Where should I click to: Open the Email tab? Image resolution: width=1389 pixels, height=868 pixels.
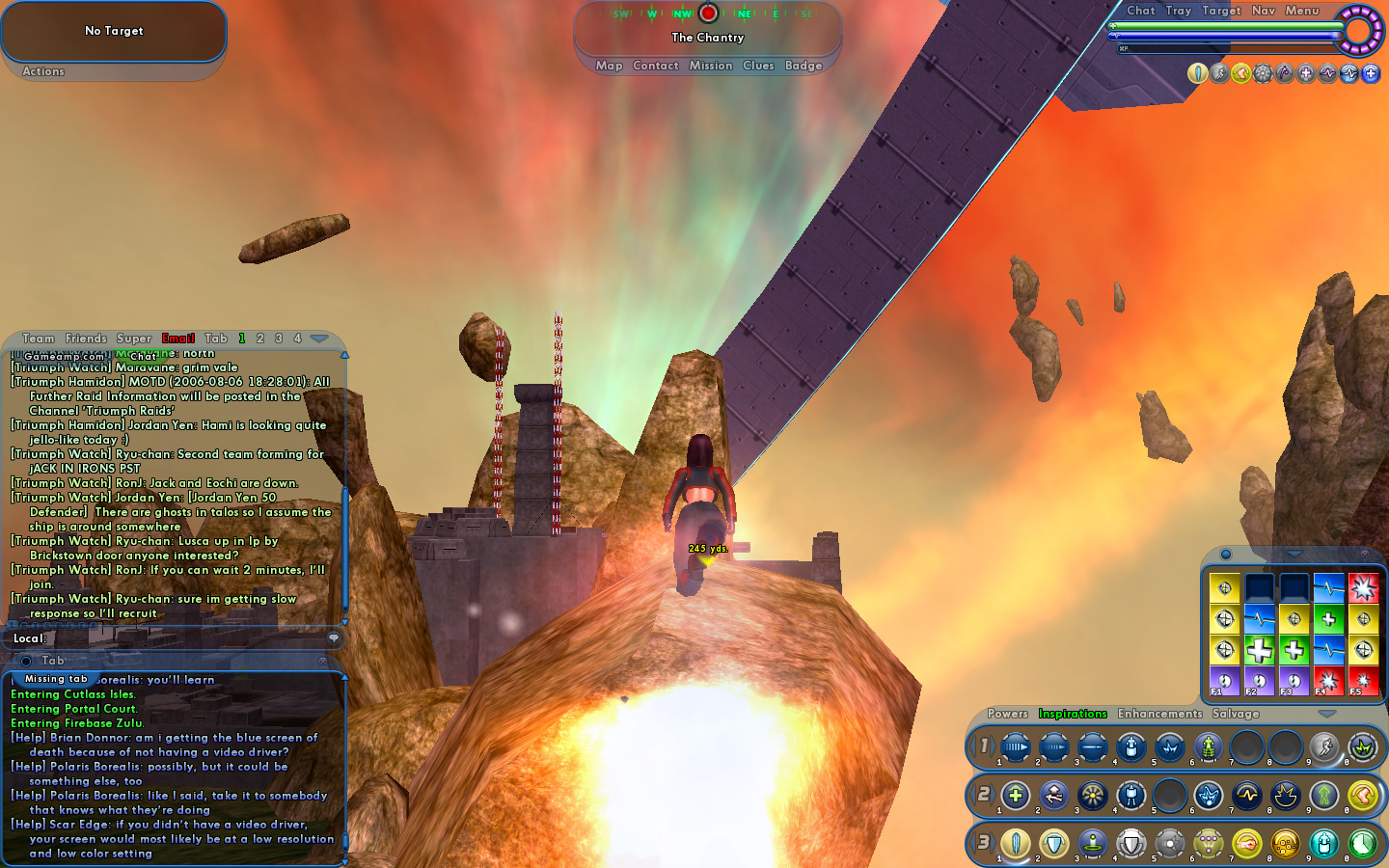point(178,339)
